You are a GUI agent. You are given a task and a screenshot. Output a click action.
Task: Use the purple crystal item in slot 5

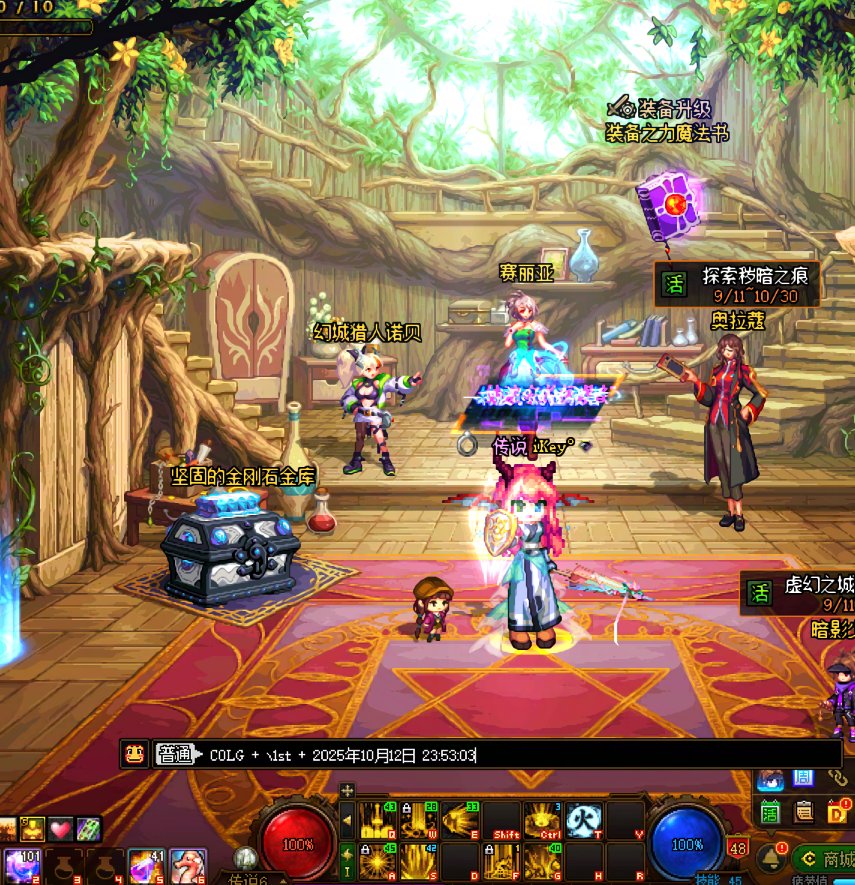(145, 865)
